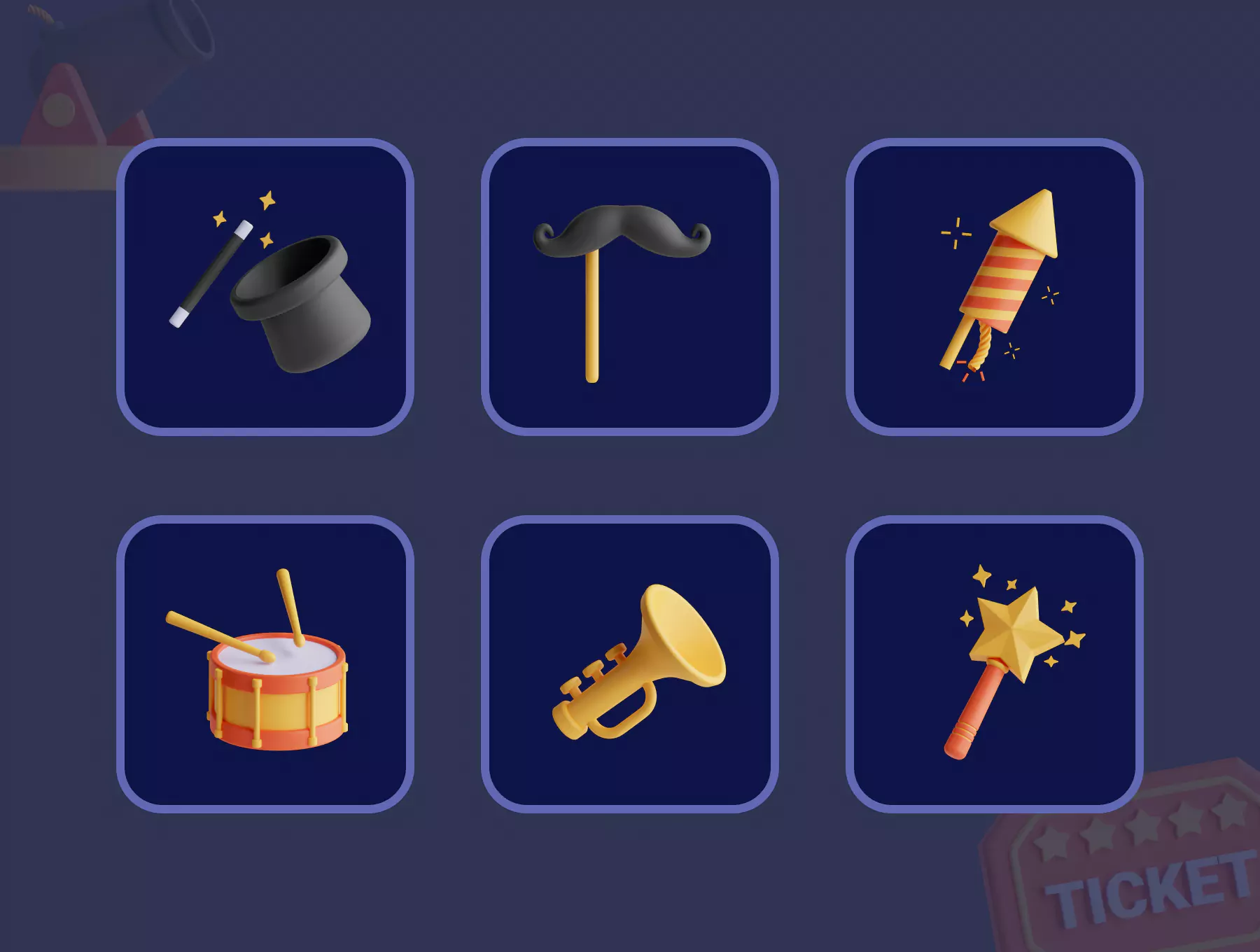The image size is (1260, 952).
Task: Pick the striped firework rocket tile
Action: coord(994,287)
